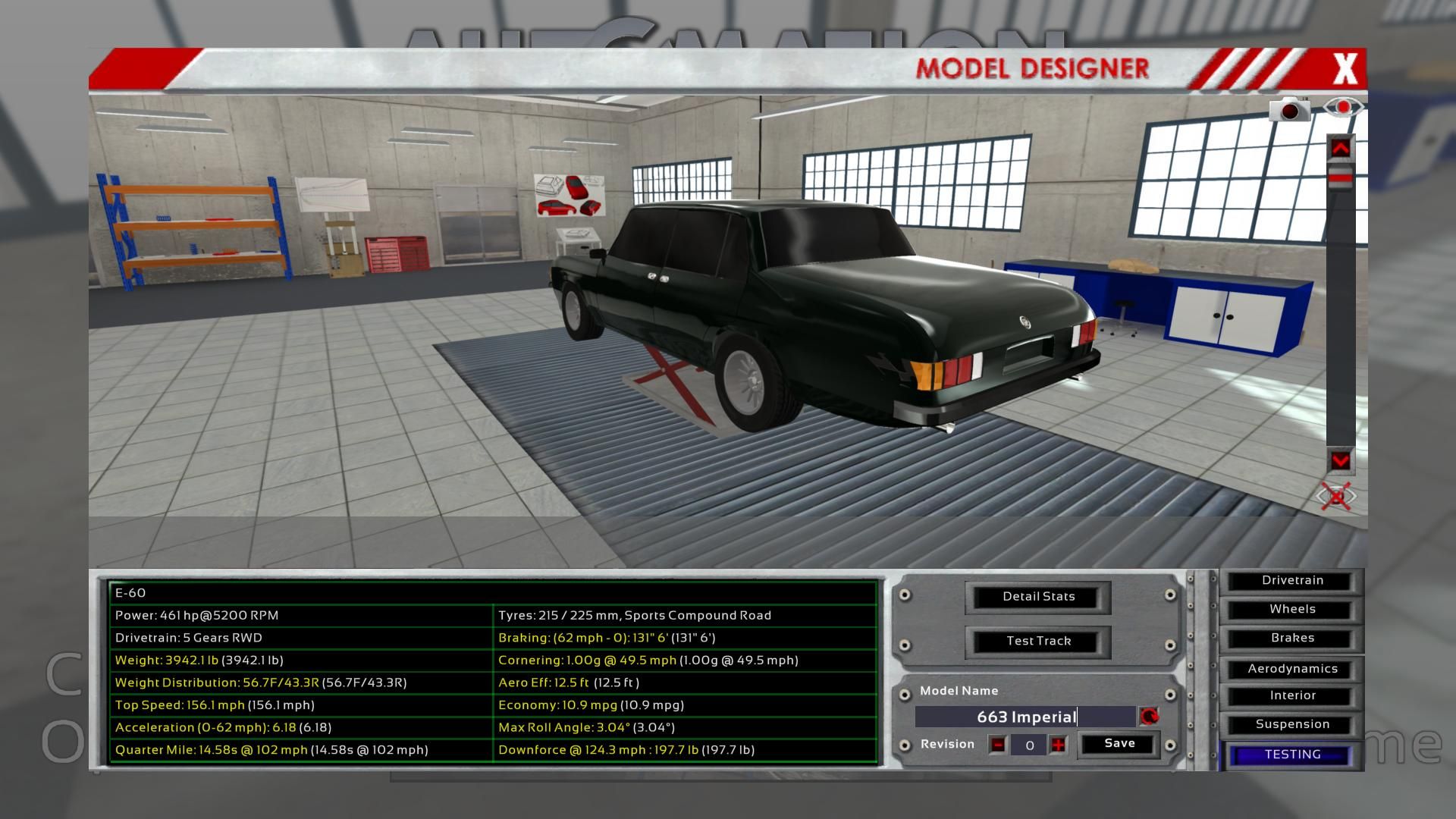1456x819 pixels.
Task: Select the Testing tab
Action: [1292, 755]
